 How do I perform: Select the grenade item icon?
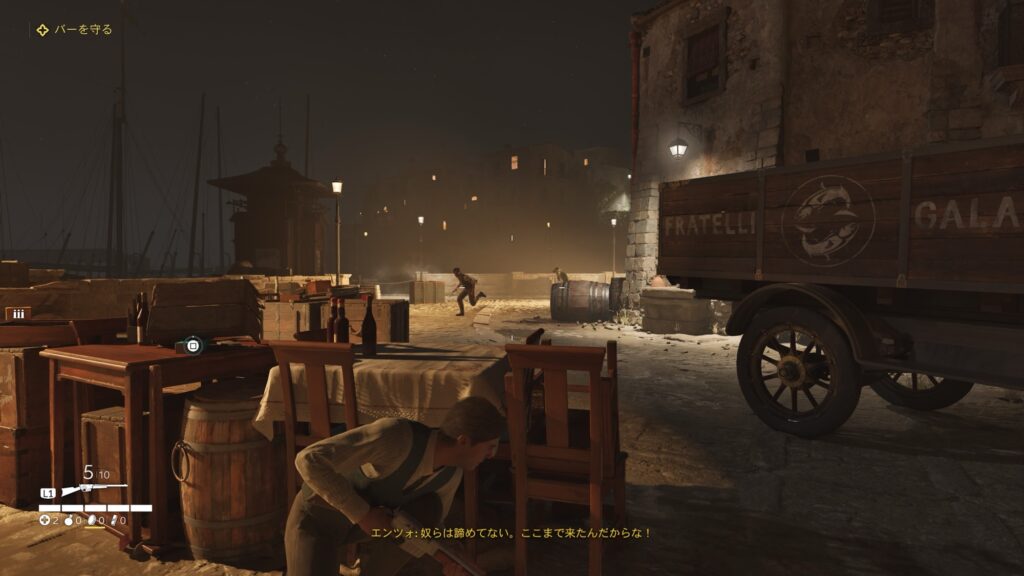tap(70, 520)
